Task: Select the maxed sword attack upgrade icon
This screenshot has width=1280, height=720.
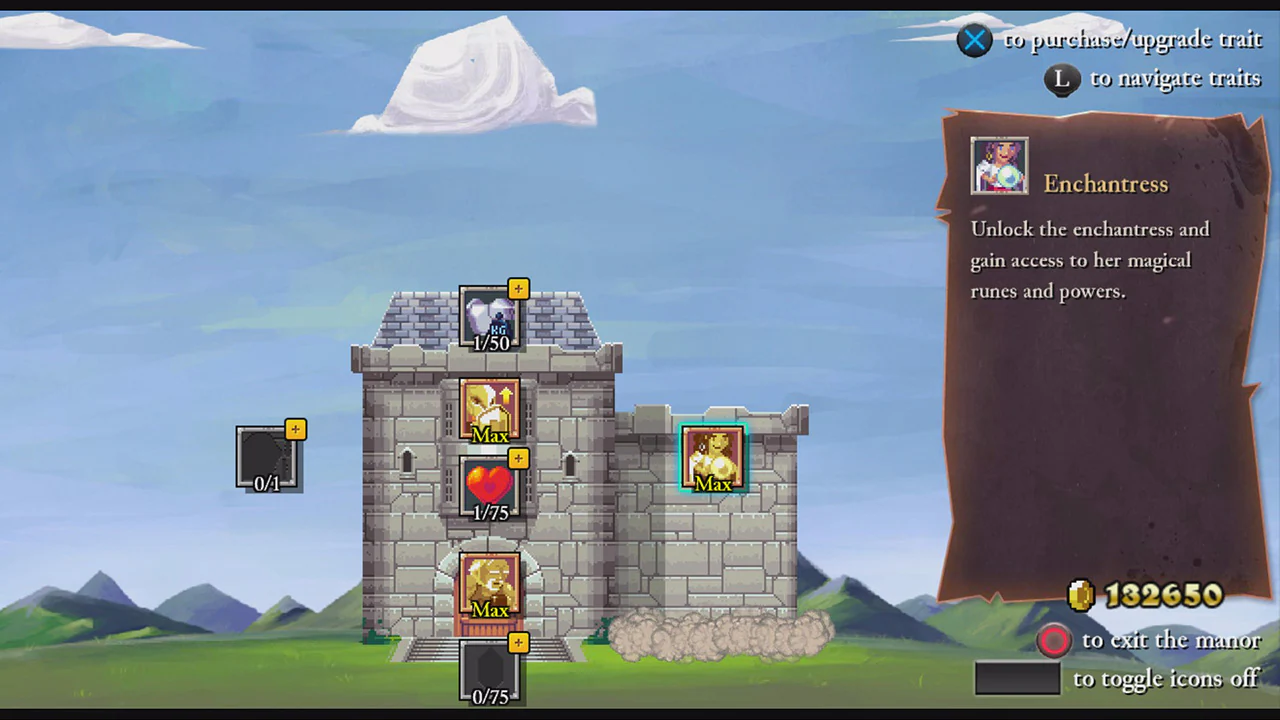Action: tap(490, 405)
